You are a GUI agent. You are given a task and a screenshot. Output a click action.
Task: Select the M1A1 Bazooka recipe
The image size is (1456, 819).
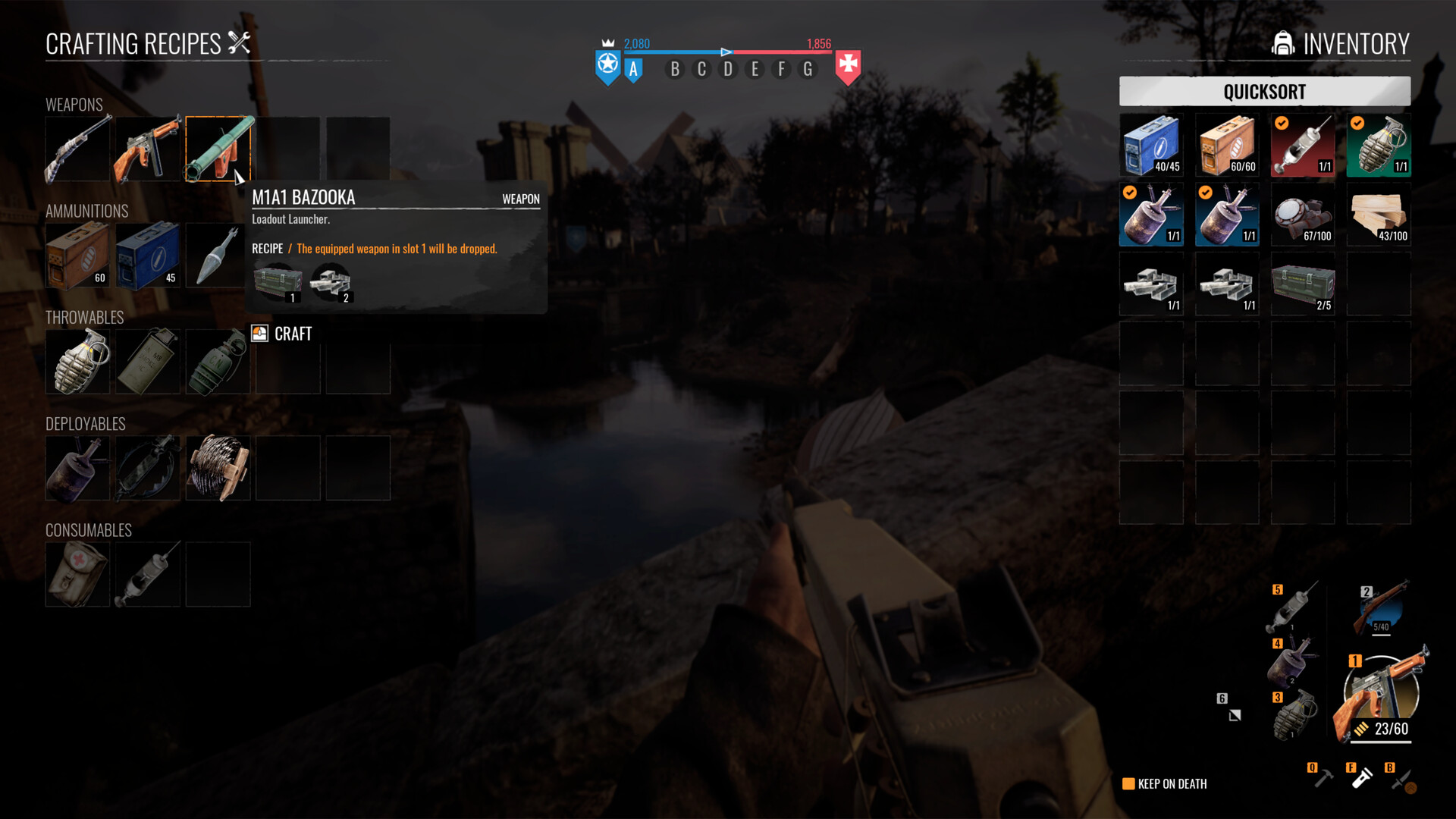pos(218,149)
